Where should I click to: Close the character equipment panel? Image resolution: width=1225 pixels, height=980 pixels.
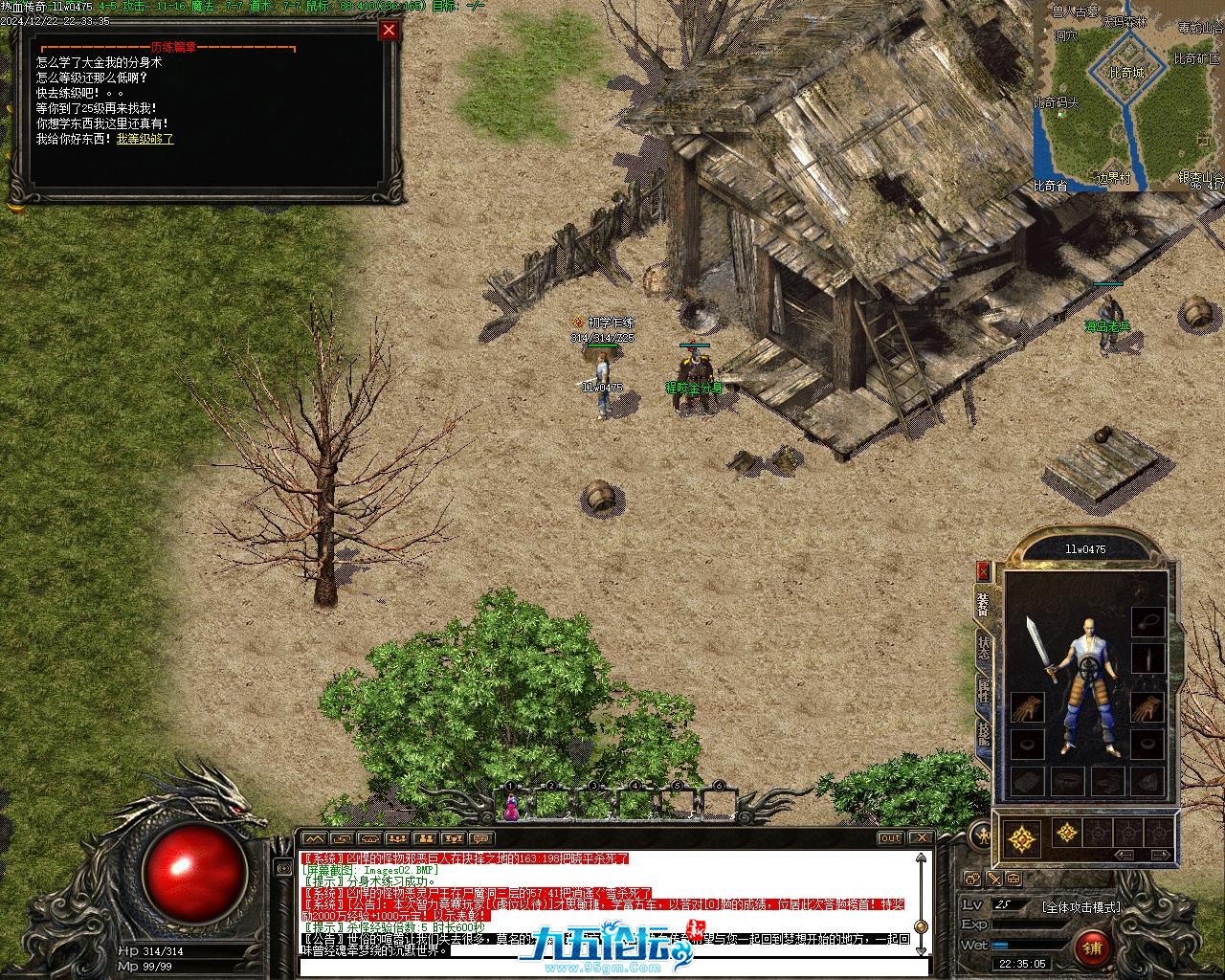[983, 571]
